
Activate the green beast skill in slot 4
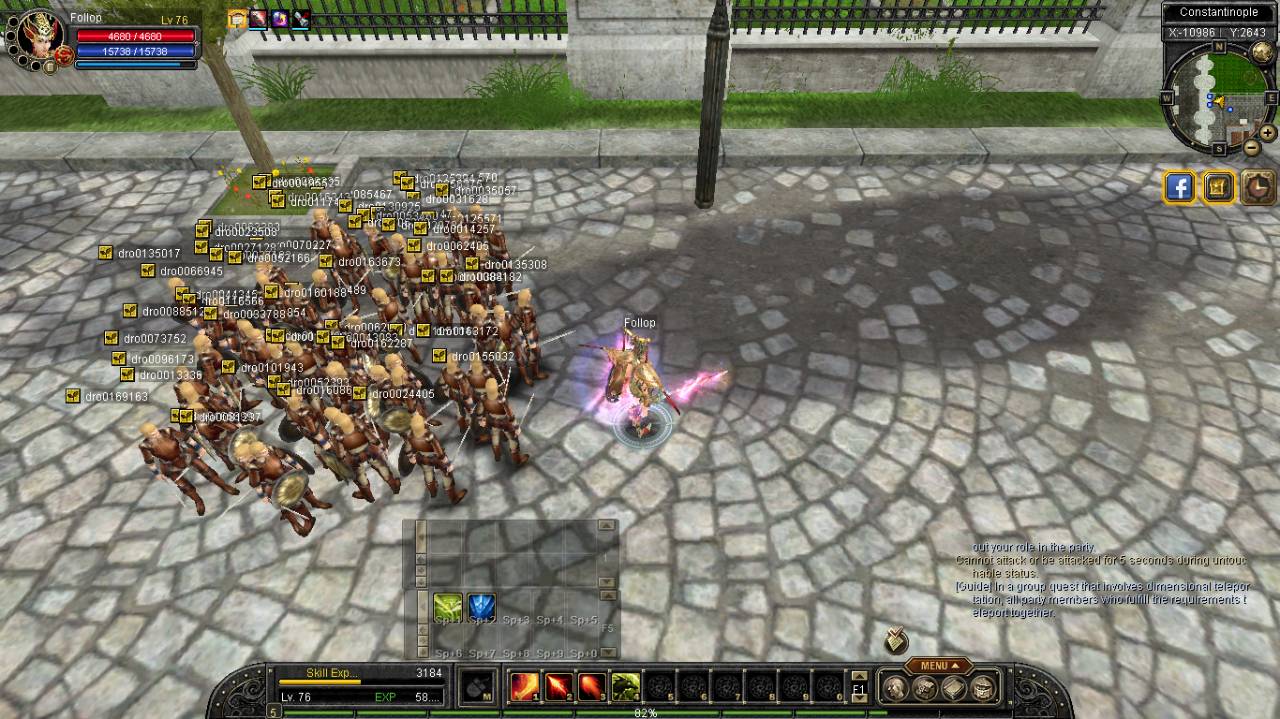pyautogui.click(x=626, y=687)
